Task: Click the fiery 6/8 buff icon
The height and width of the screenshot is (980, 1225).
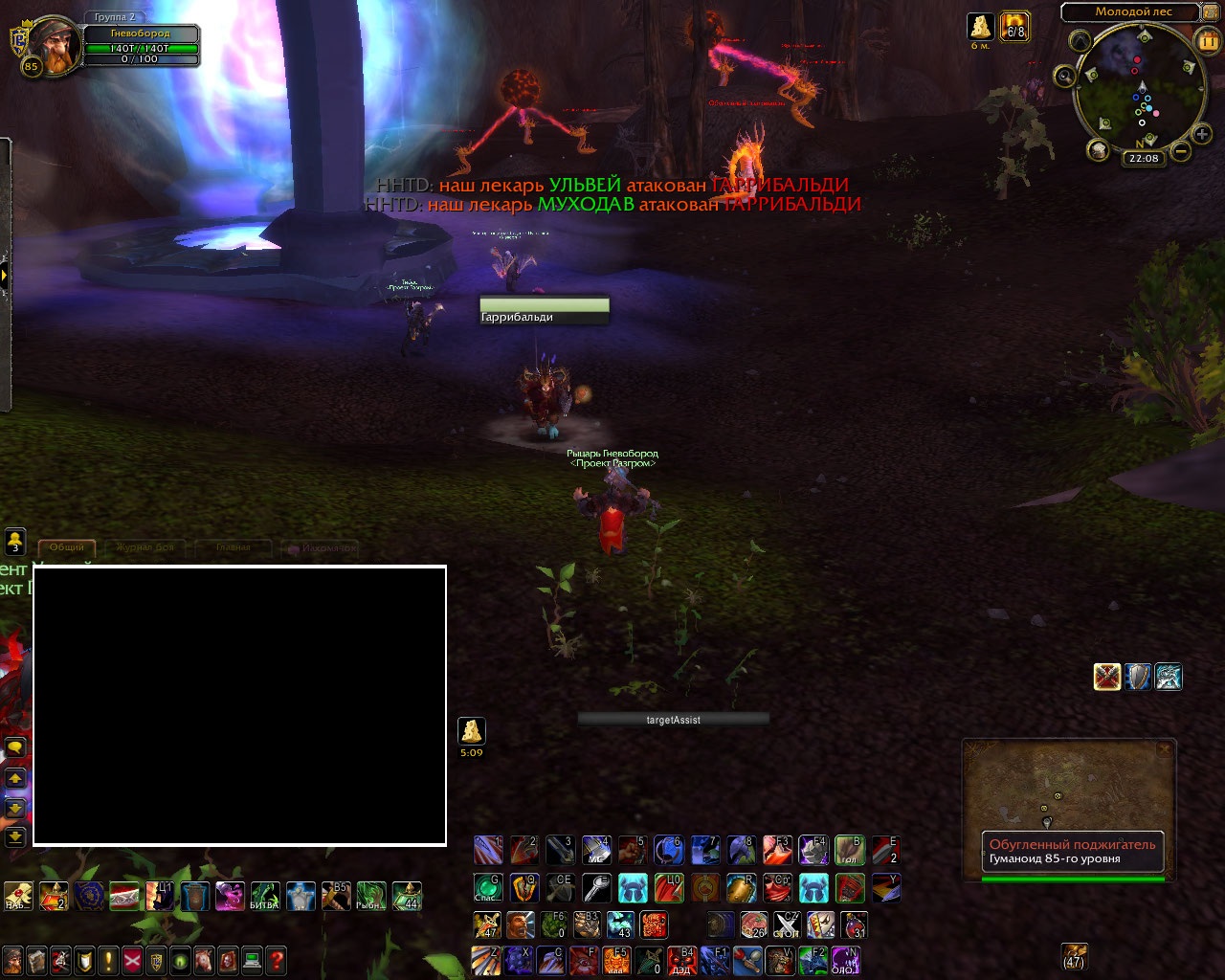Action: [1014, 26]
